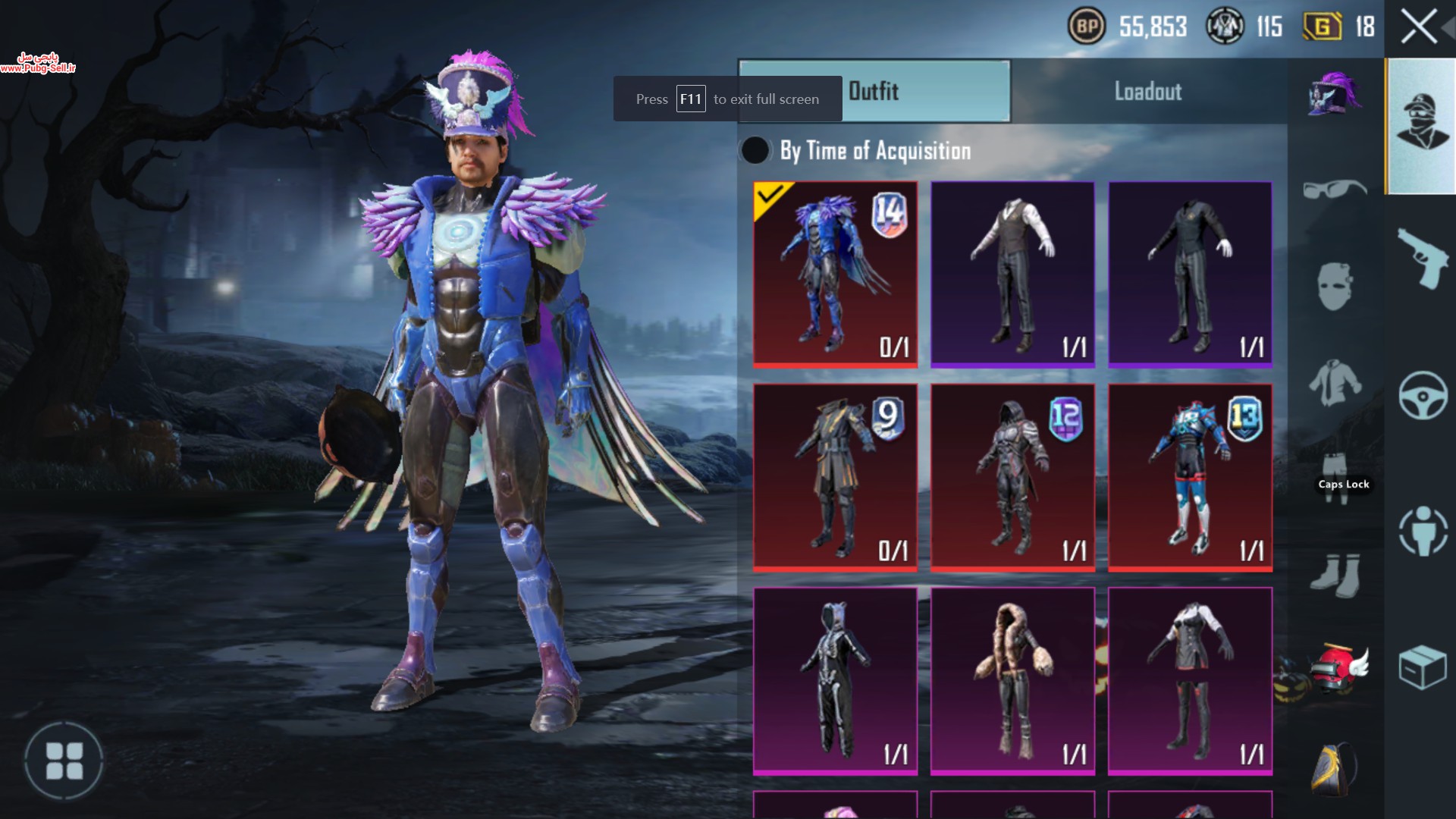Select the Outfit tab

point(874,92)
